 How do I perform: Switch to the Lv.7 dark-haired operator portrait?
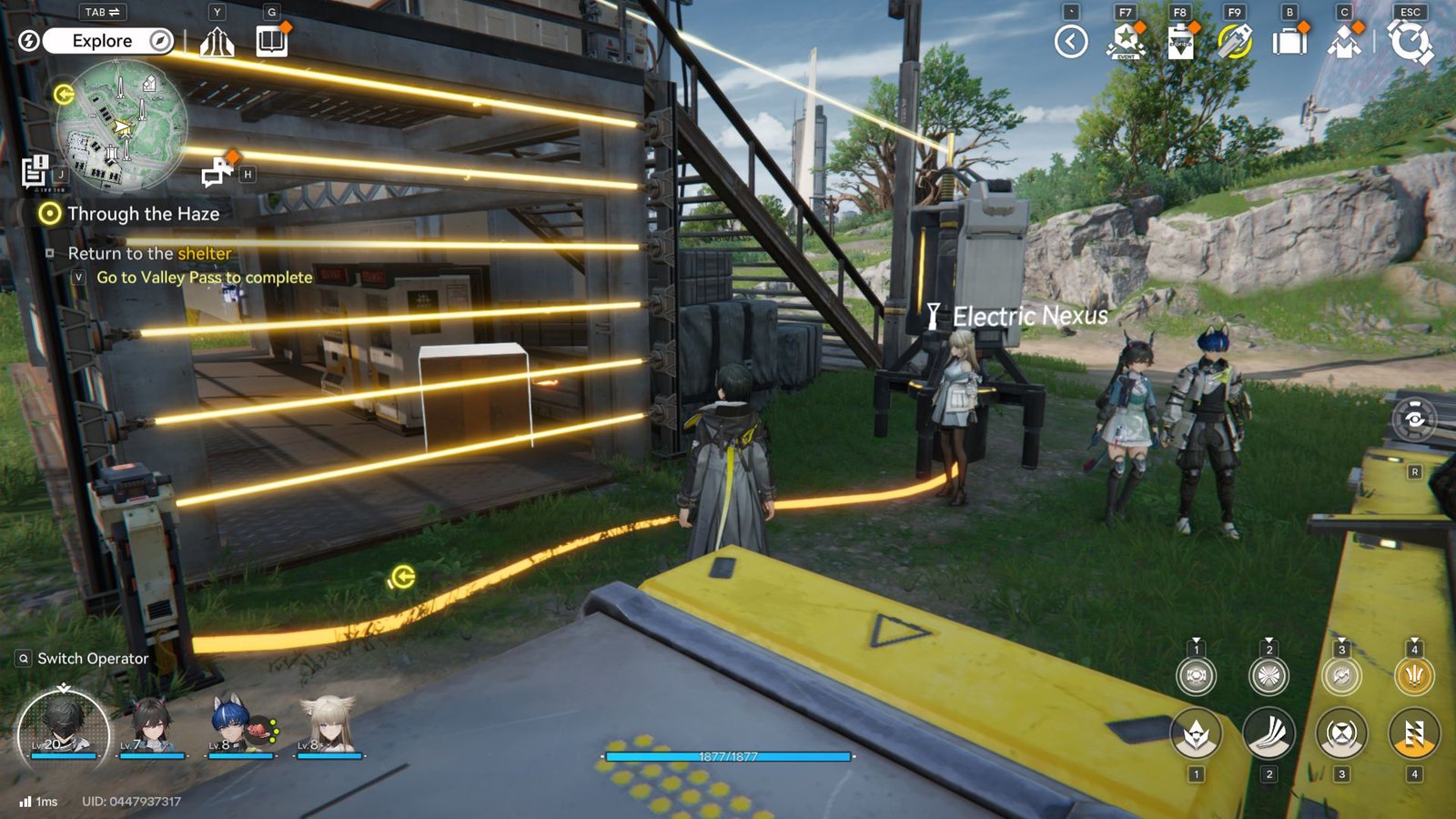(152, 725)
